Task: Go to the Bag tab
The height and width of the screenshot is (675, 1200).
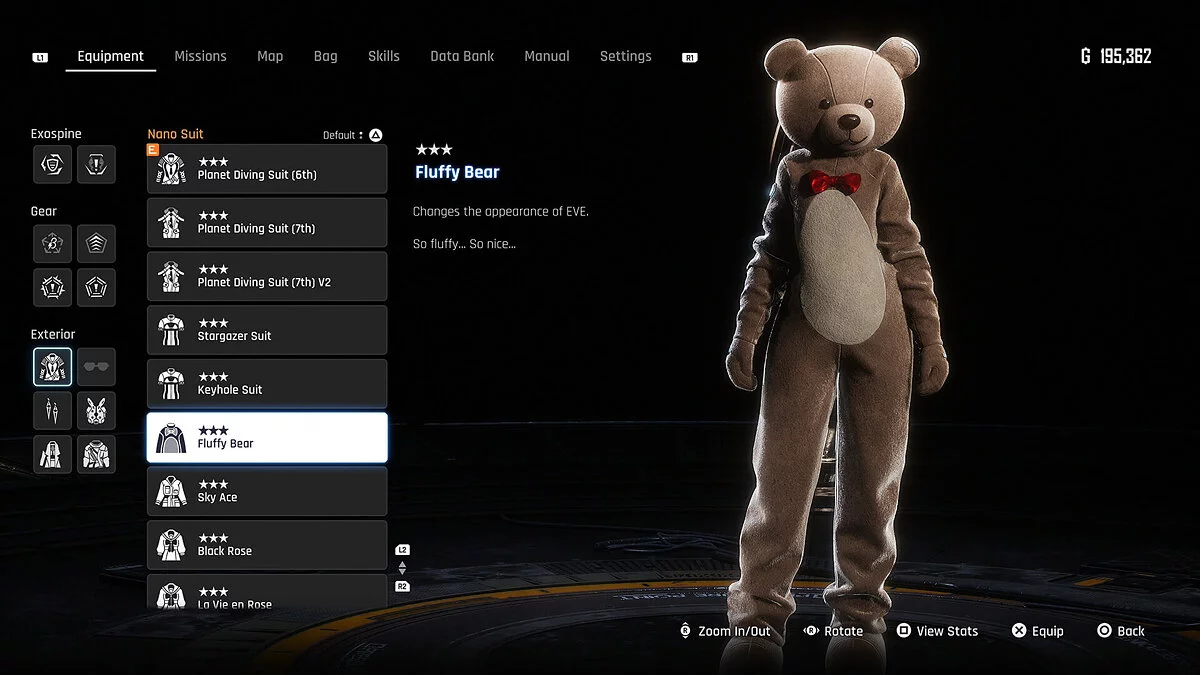Action: click(x=325, y=56)
